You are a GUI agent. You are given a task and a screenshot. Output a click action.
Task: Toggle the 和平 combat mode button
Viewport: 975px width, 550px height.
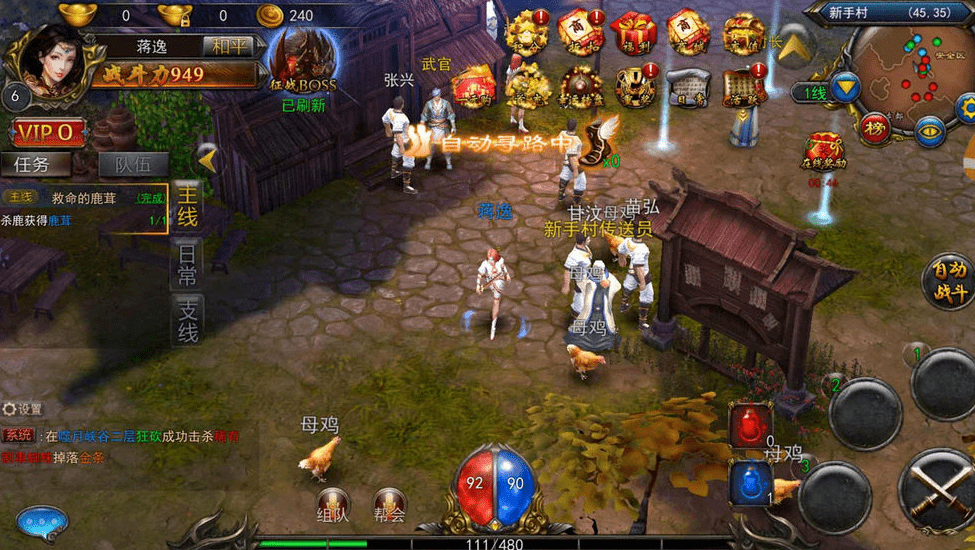click(226, 46)
